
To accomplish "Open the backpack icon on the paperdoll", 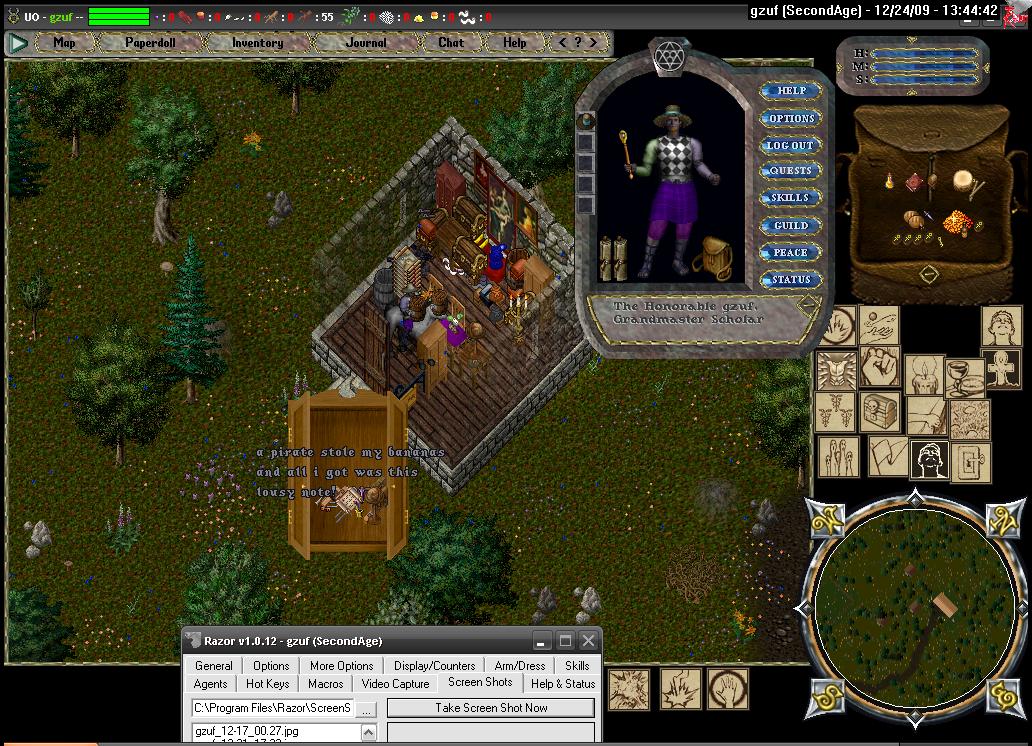I will pyautogui.click(x=714, y=256).
